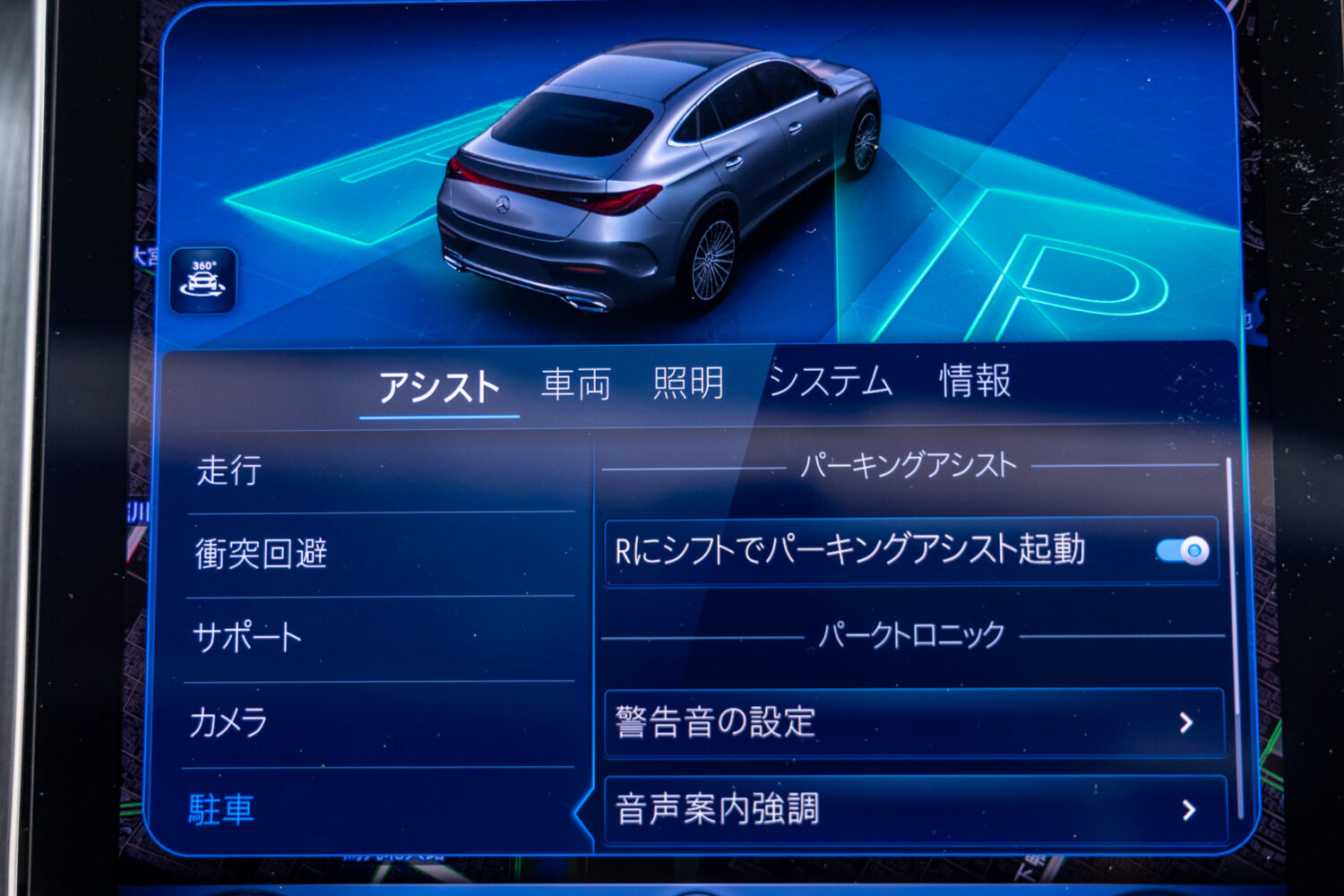Open the 情報 information tab

[x=975, y=385]
